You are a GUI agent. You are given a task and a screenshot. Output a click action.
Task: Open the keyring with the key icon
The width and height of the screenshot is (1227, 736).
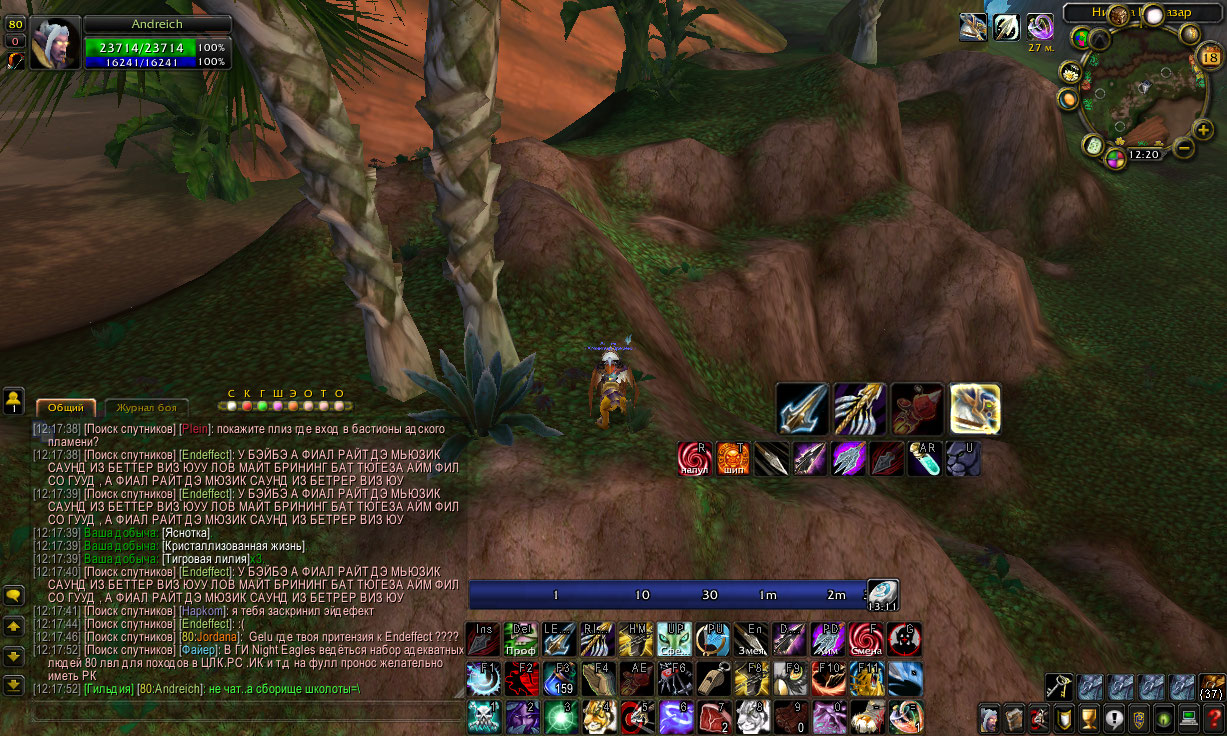click(1060, 687)
